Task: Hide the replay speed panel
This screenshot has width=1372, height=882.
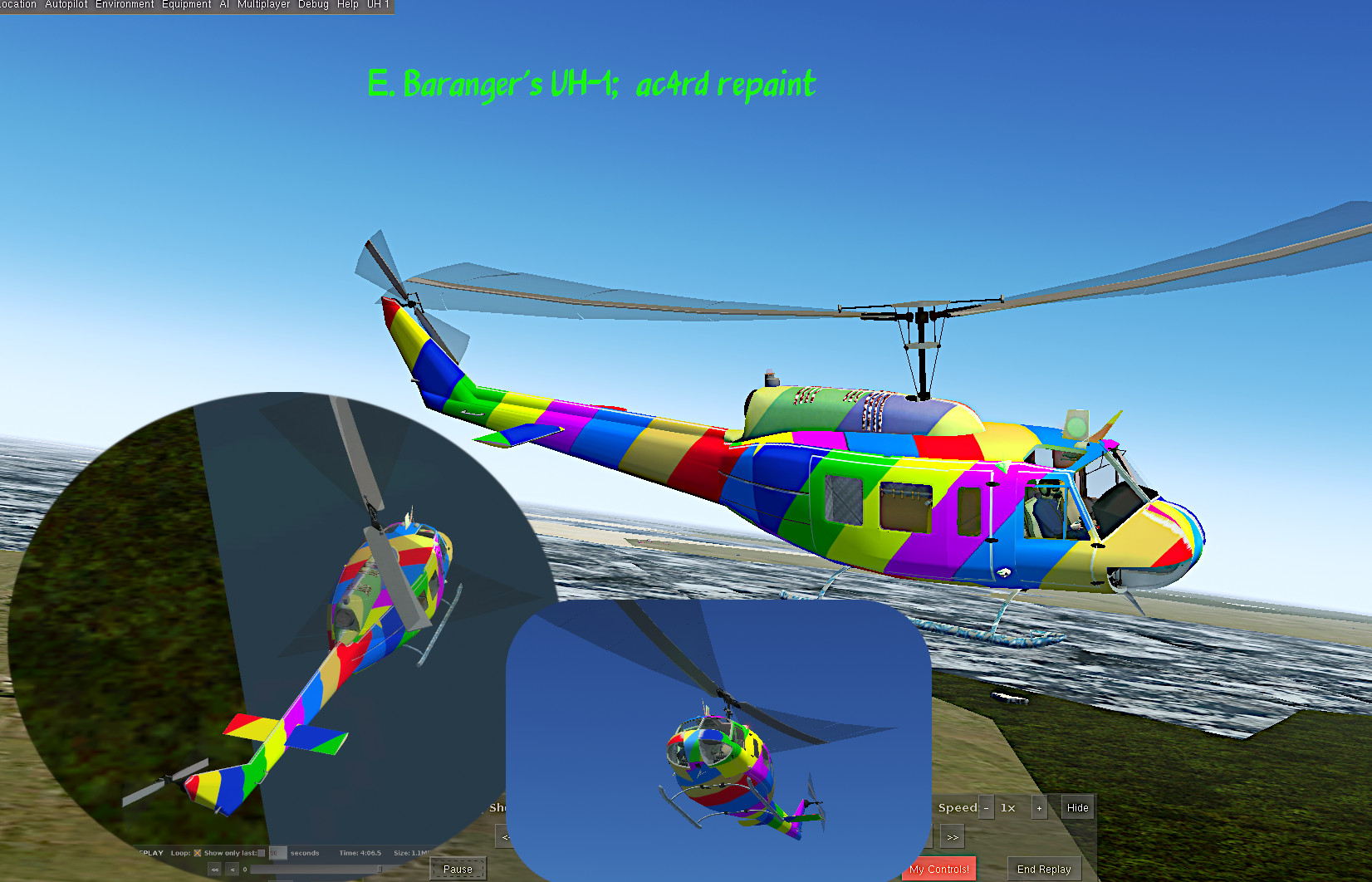Action: (1077, 806)
